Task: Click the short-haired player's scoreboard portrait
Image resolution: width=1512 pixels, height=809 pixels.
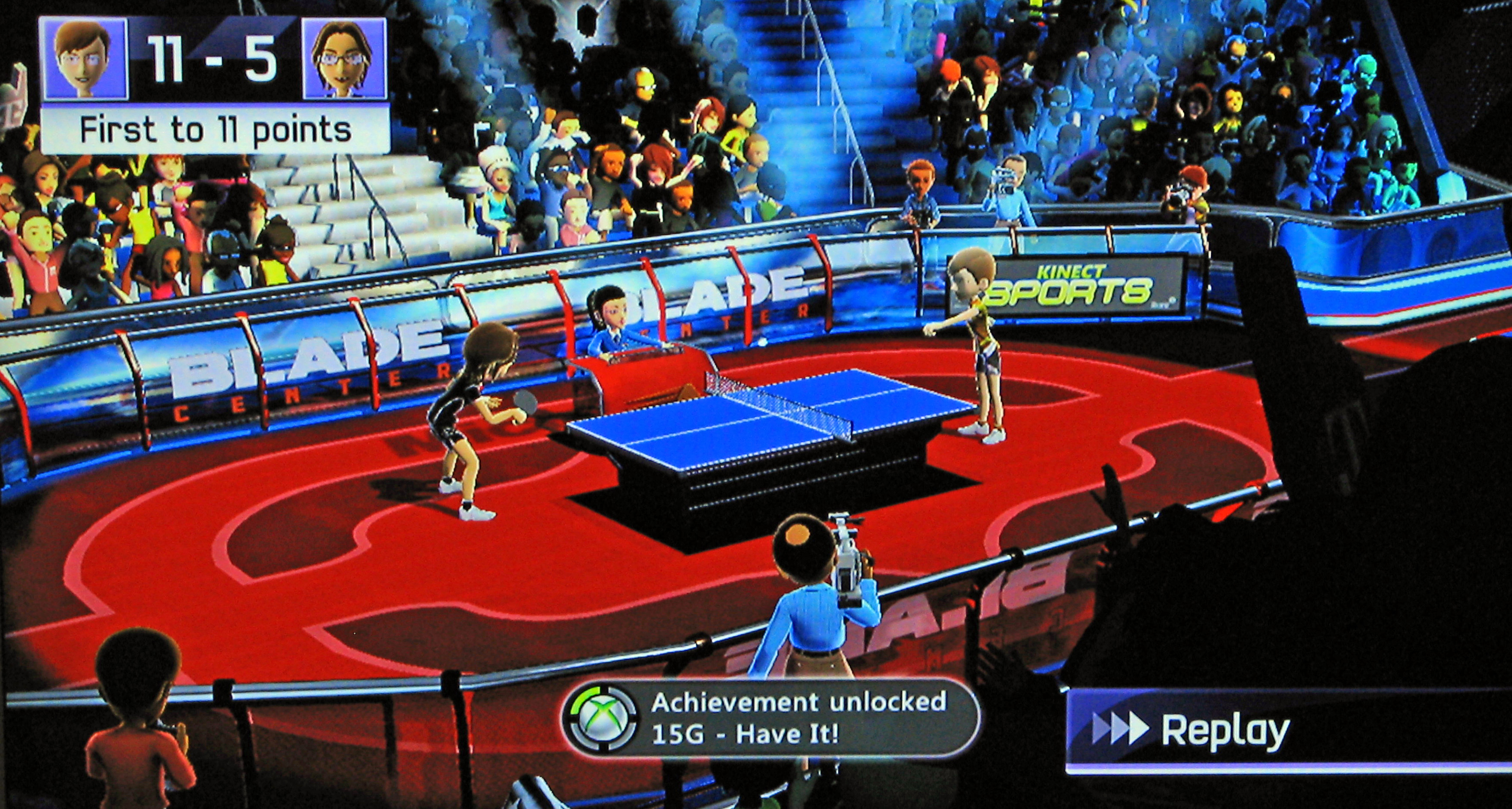Action: coord(83,59)
